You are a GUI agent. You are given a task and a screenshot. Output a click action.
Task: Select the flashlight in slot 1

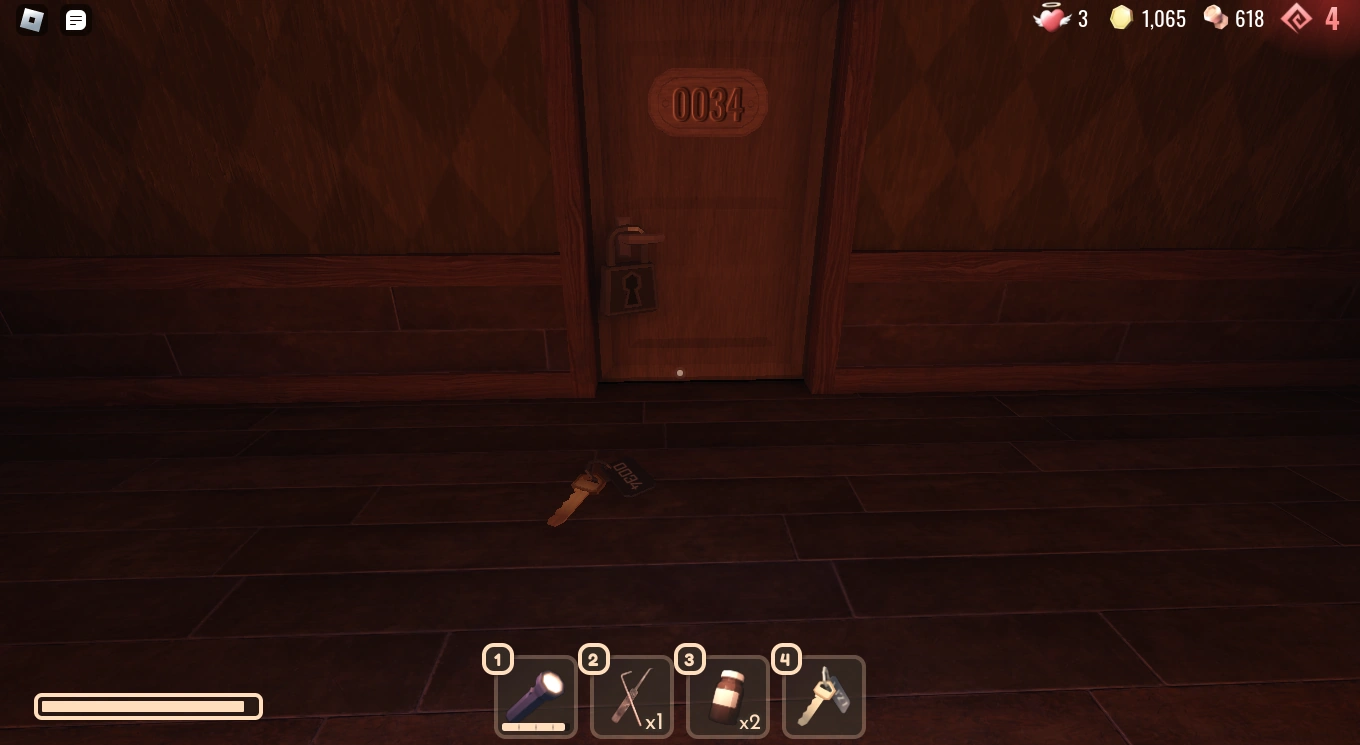coord(535,697)
